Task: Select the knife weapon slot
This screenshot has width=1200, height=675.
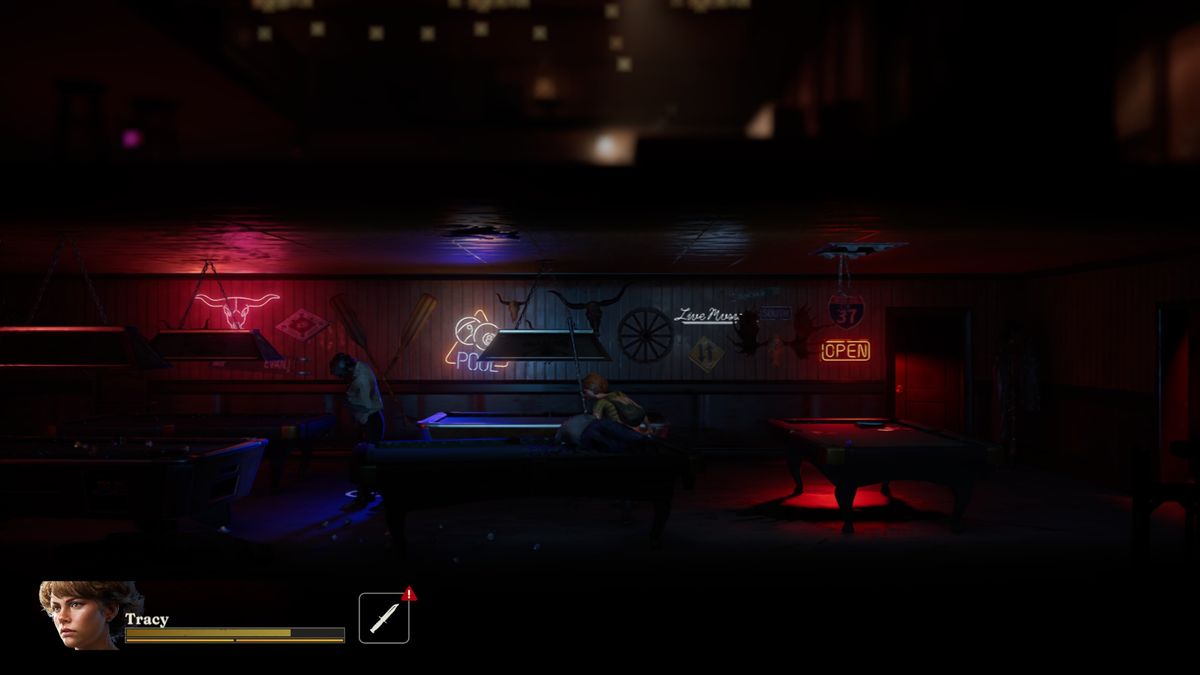Action: click(384, 618)
